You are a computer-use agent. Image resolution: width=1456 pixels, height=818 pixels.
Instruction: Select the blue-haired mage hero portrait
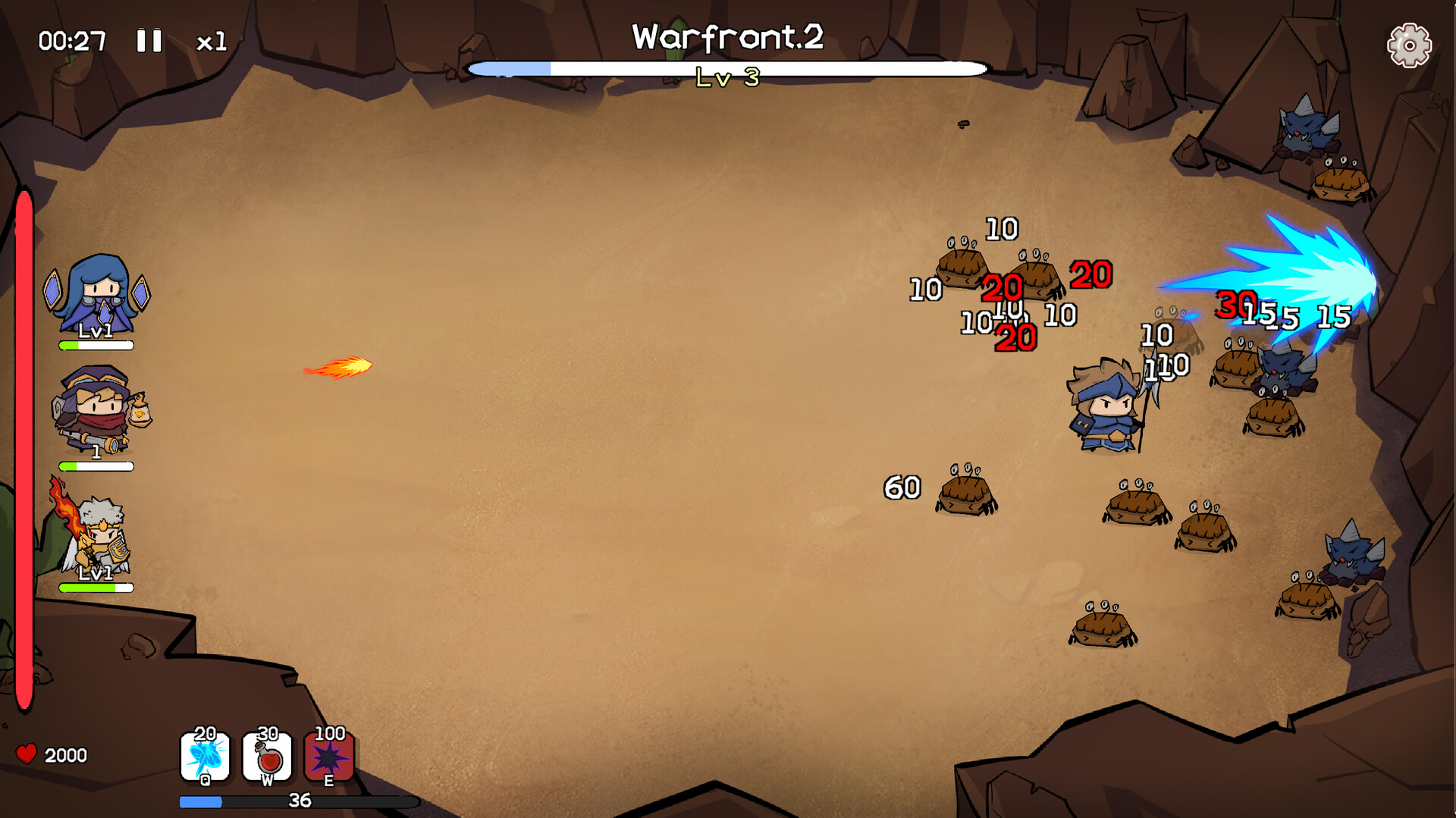pos(97,297)
